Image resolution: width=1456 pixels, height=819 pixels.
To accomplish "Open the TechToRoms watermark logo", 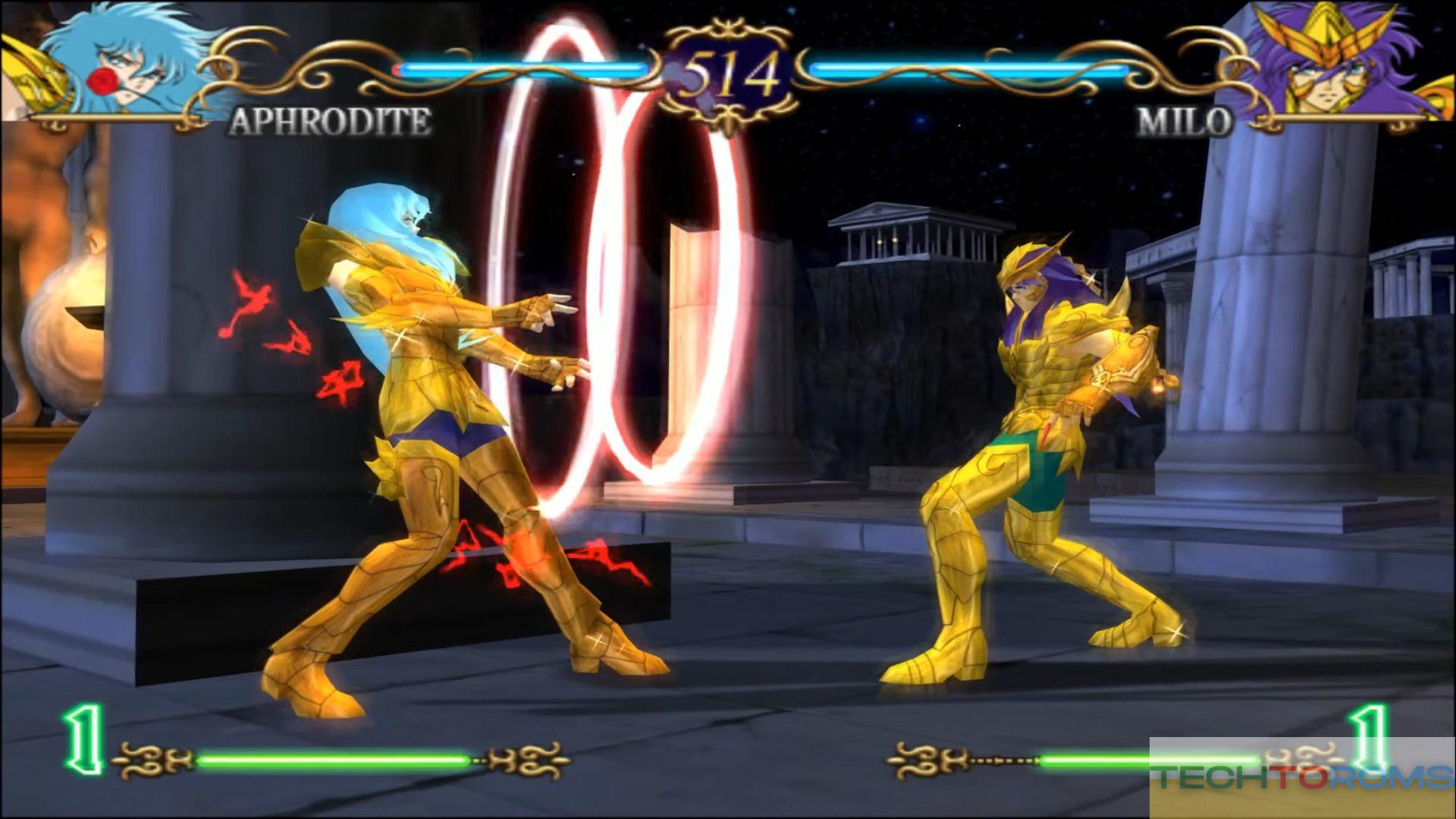I will pyautogui.click(x=1301, y=777).
